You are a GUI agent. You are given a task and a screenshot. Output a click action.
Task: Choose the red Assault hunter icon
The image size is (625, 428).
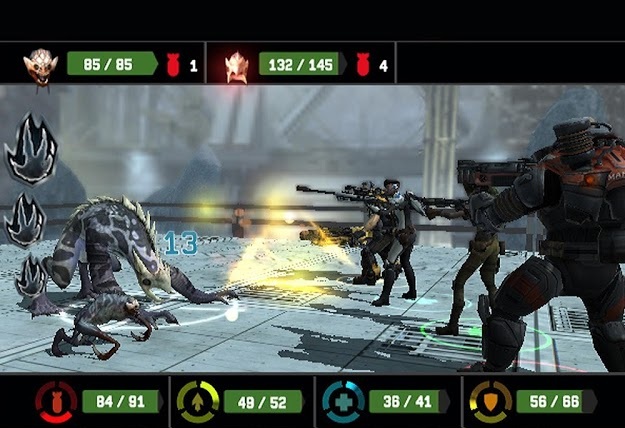tap(56, 401)
